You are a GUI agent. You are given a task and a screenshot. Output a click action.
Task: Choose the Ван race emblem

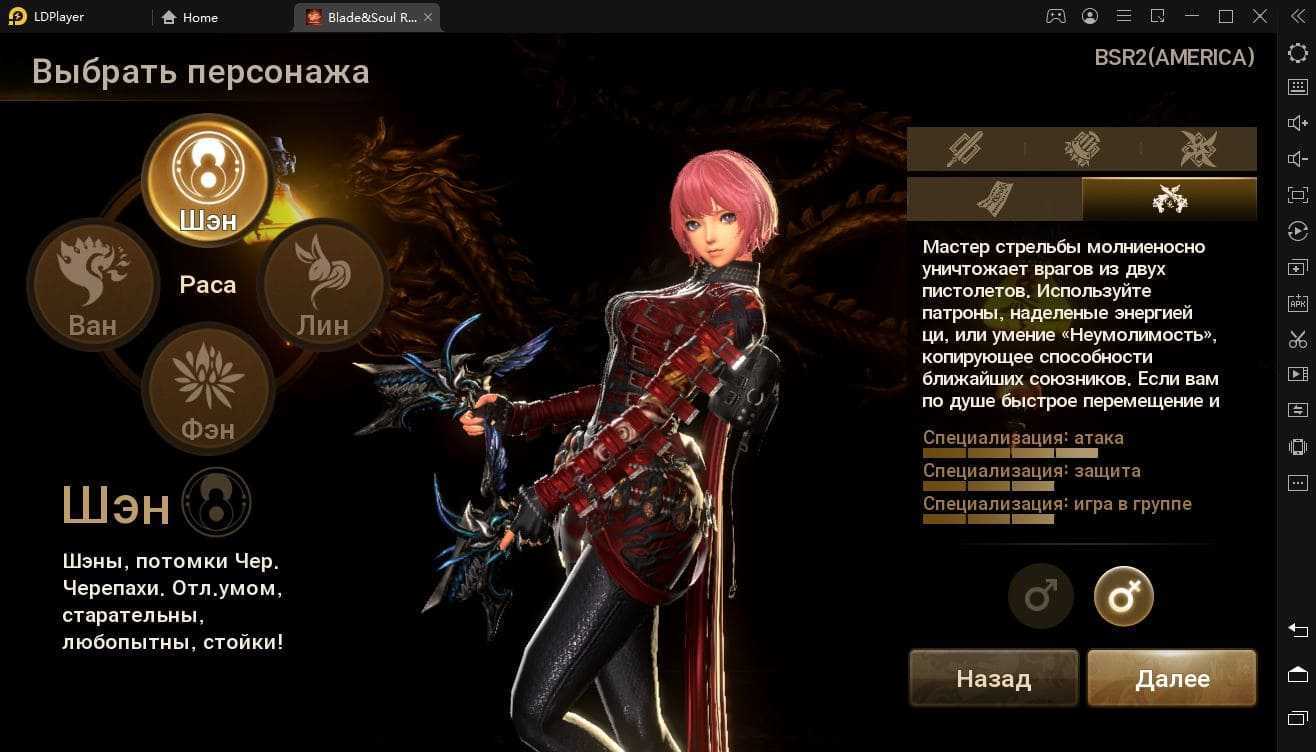(x=93, y=284)
